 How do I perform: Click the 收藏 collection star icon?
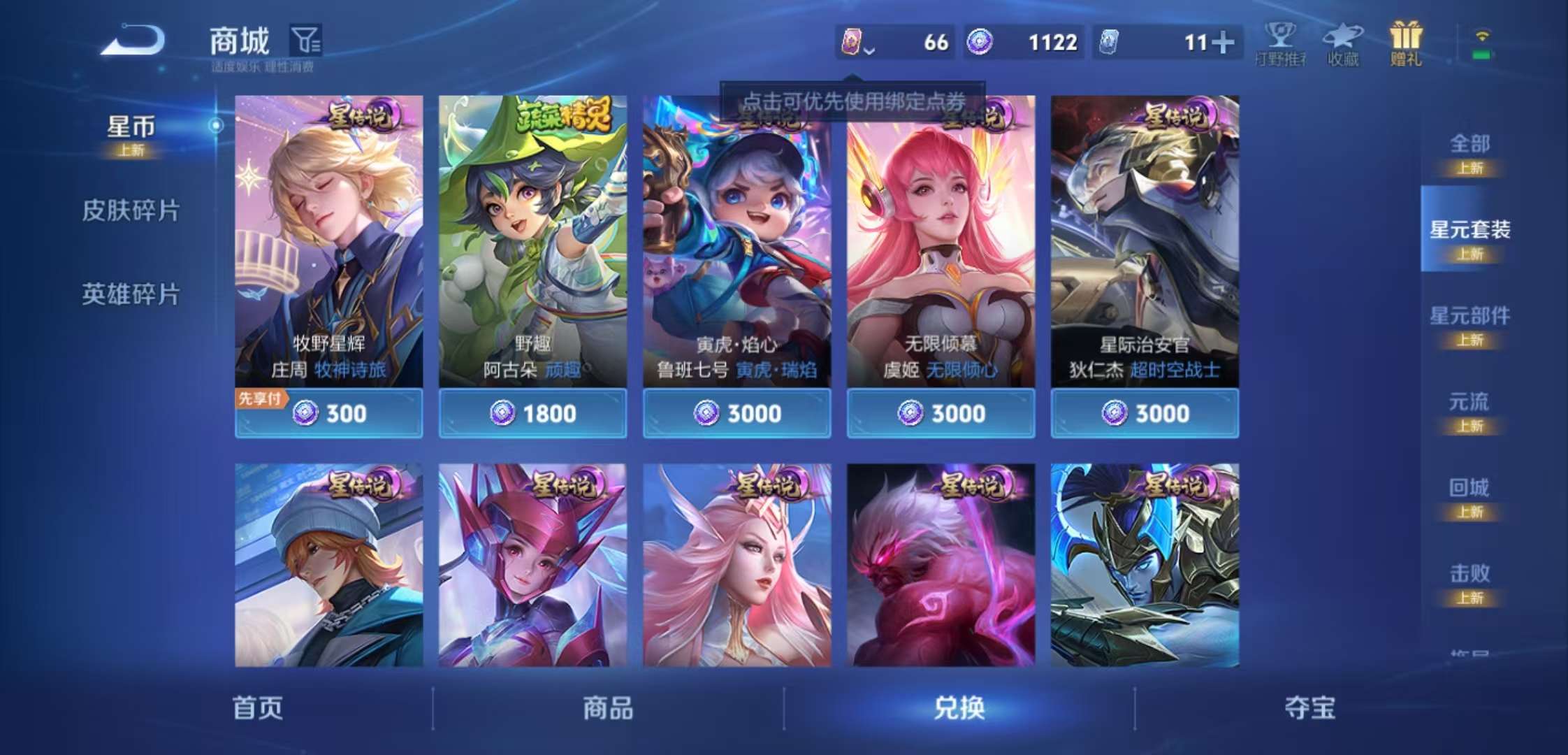[x=1343, y=43]
